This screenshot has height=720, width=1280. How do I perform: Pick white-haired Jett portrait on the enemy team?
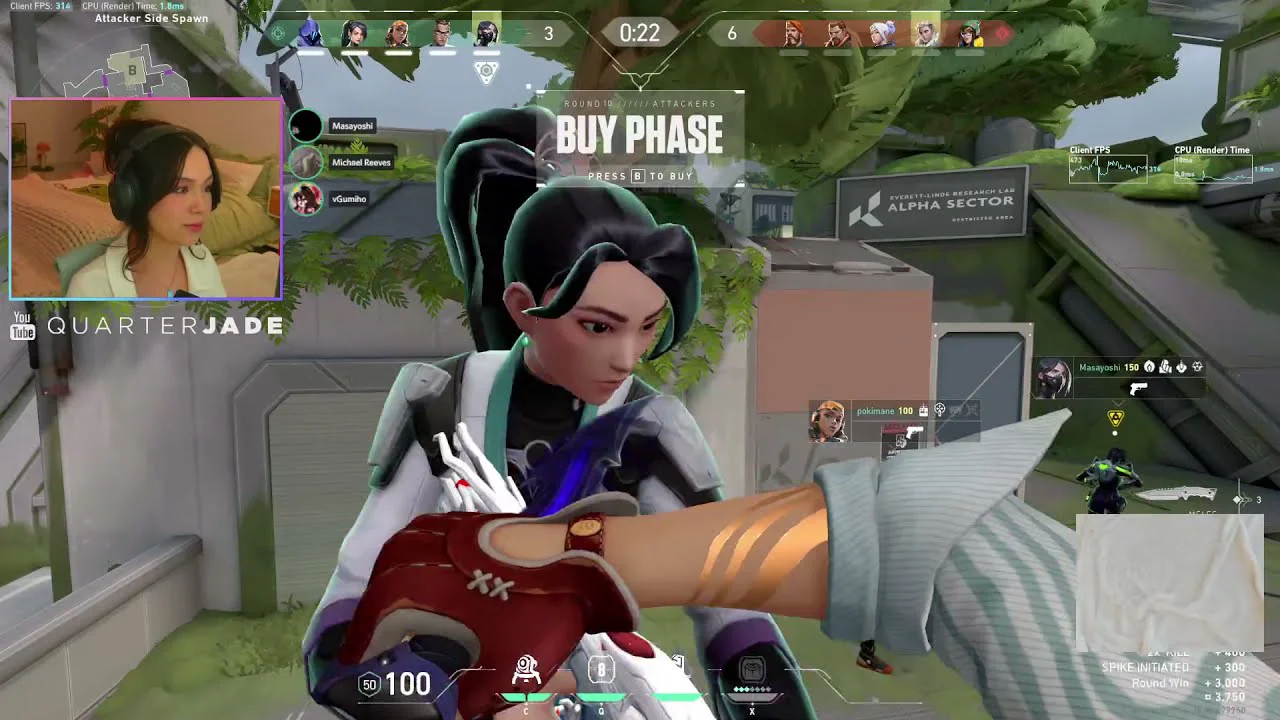pyautogui.click(x=882, y=34)
